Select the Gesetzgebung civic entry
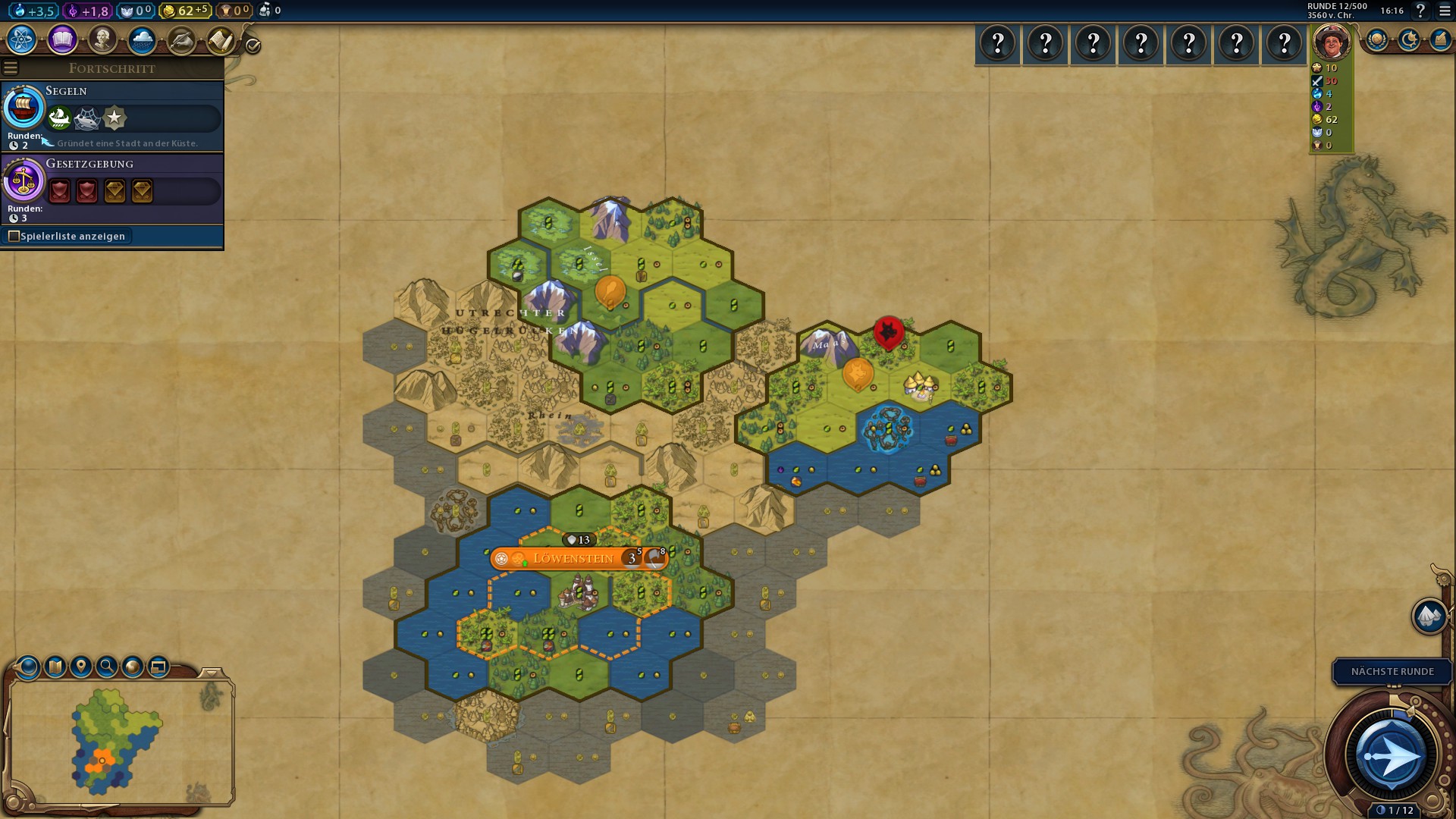 point(112,187)
